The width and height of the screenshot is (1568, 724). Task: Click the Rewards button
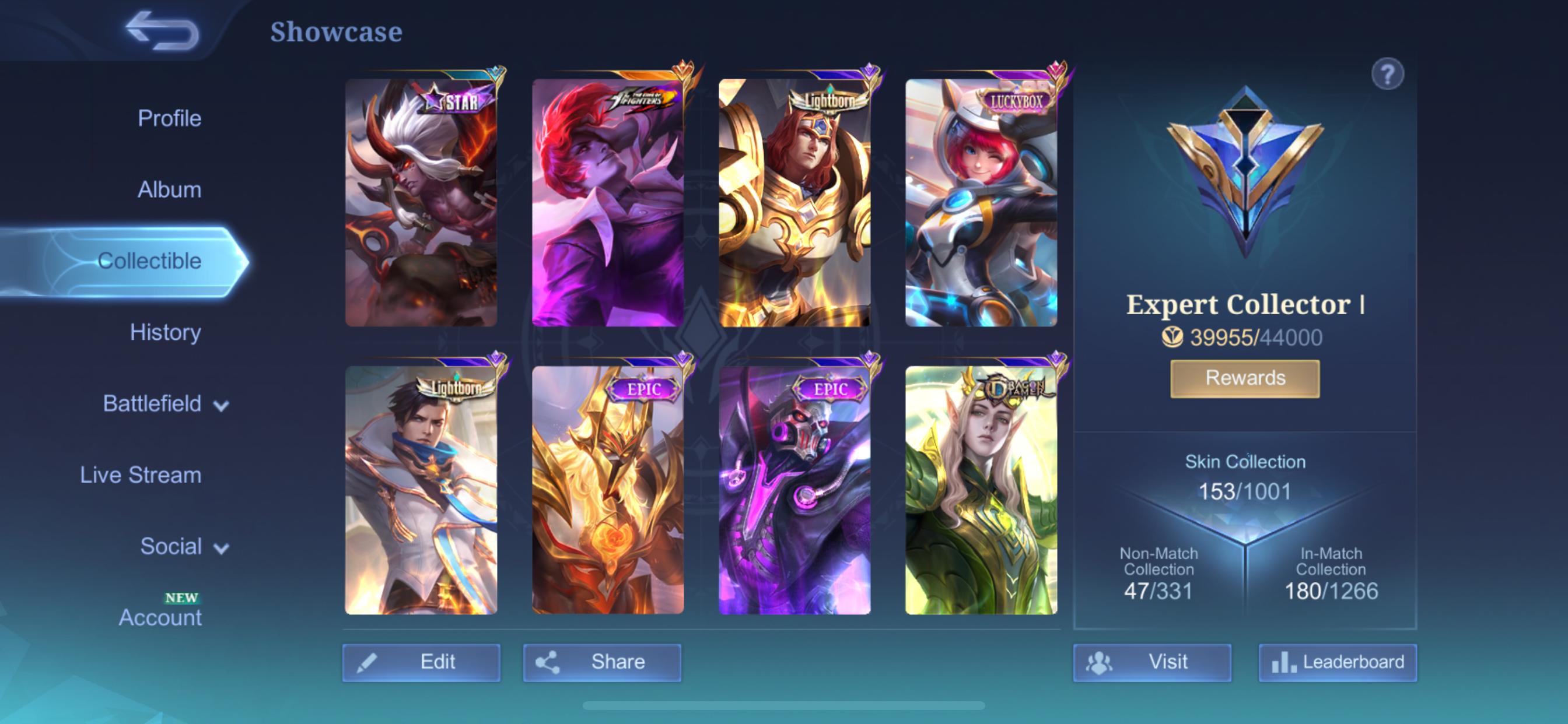click(x=1244, y=377)
